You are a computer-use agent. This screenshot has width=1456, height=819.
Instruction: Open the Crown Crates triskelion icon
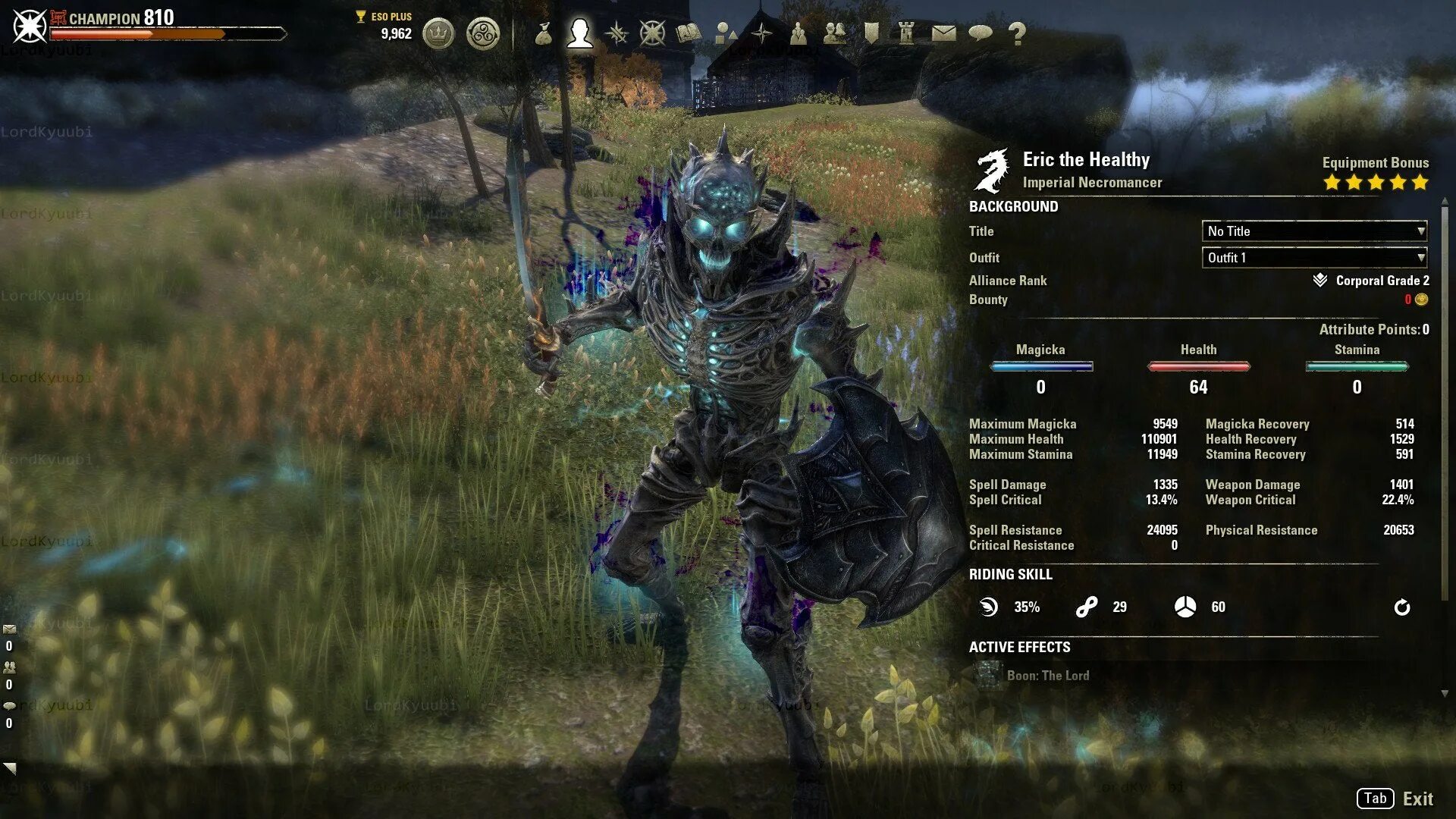pyautogui.click(x=483, y=33)
